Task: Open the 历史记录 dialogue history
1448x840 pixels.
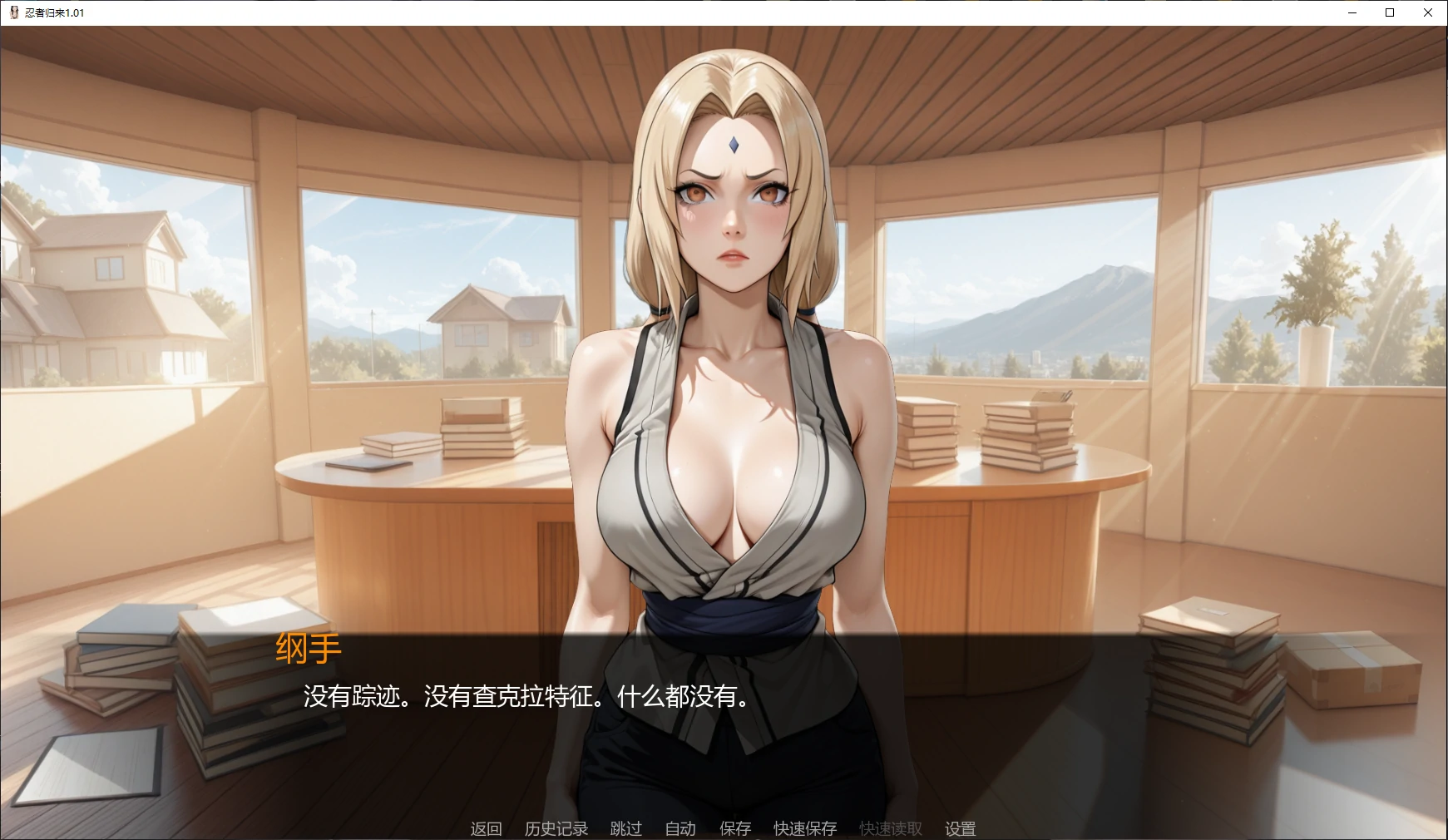Action: (x=556, y=828)
